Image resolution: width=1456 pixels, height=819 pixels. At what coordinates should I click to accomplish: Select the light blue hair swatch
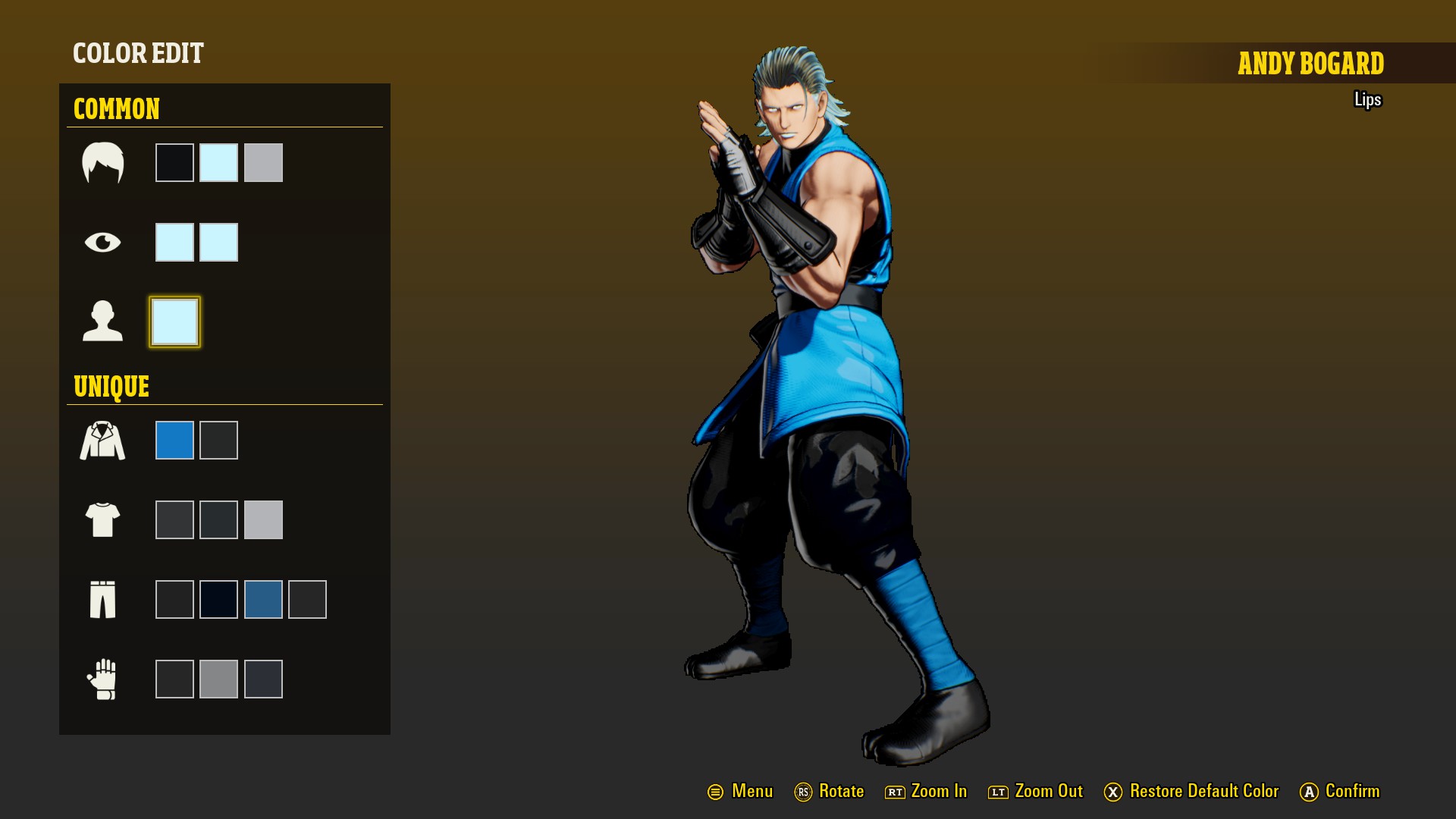pos(218,162)
